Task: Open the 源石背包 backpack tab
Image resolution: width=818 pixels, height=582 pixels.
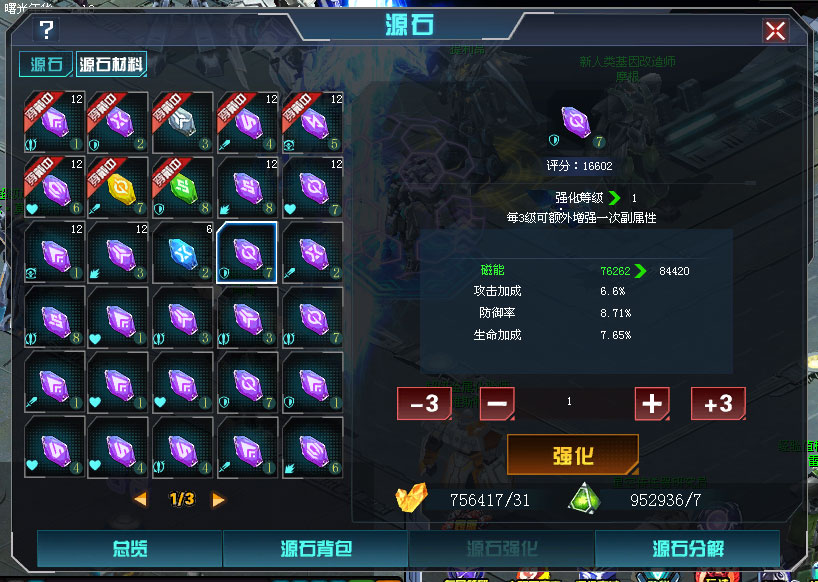Action: [x=315, y=548]
